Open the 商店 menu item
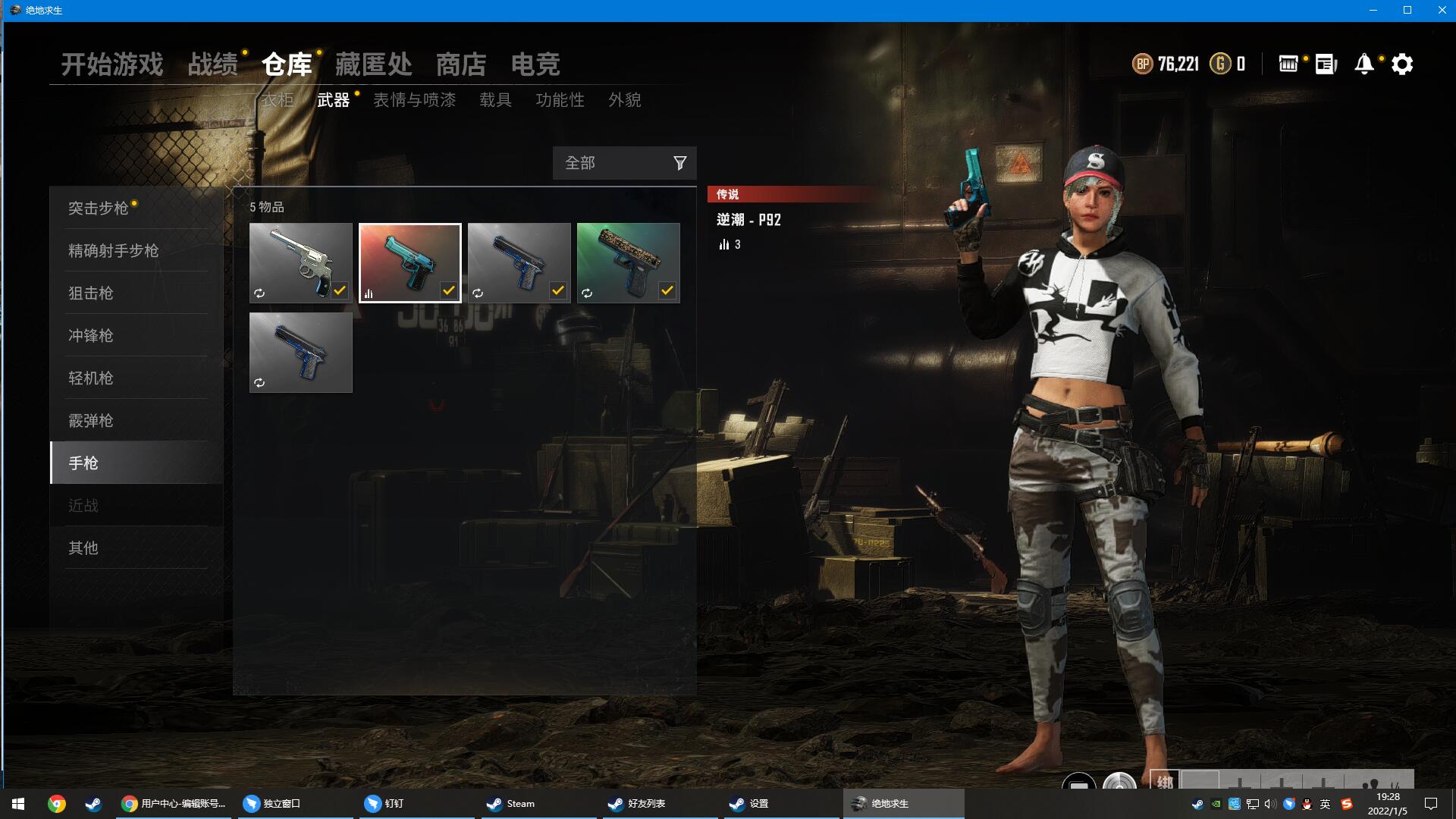The image size is (1456, 819). coord(460,65)
